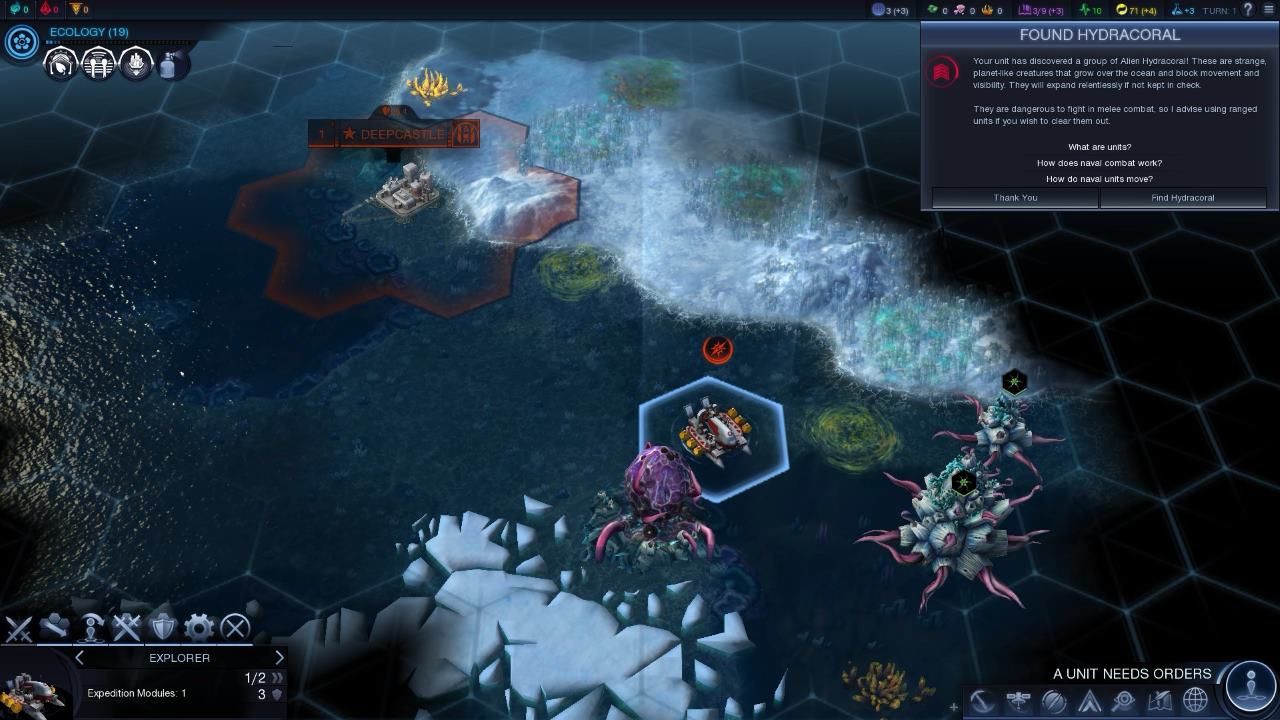The image size is (1280, 720).
Task: Open diplomacy using the globe icon
Action: [x=1194, y=701]
